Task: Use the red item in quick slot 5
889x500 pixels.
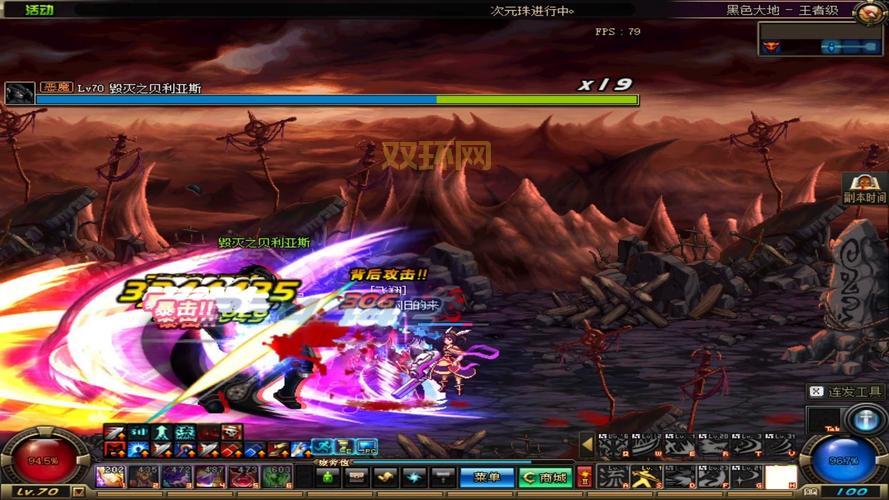Action: (243, 477)
